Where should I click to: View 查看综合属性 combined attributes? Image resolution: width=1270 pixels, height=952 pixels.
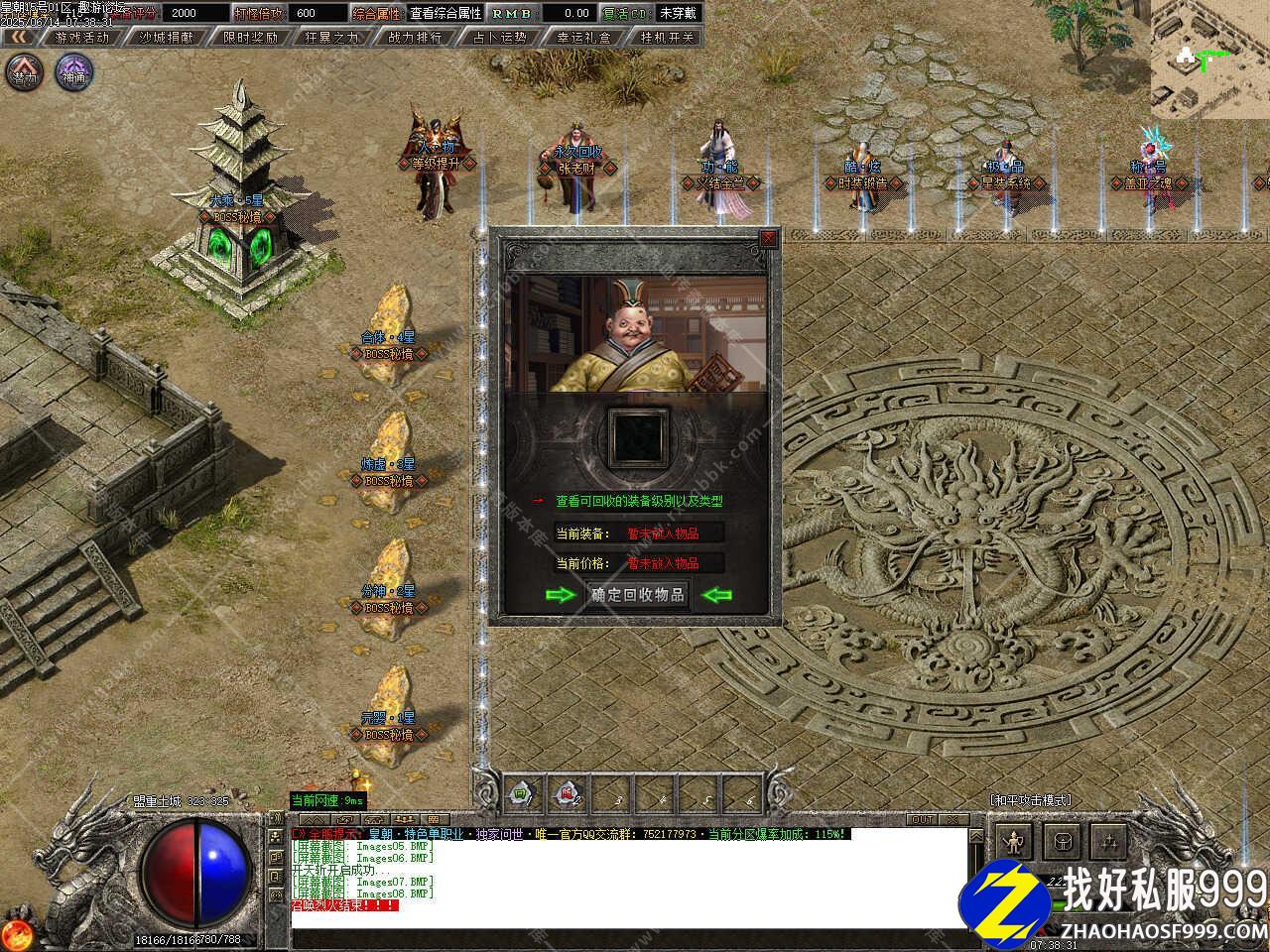tap(445, 13)
